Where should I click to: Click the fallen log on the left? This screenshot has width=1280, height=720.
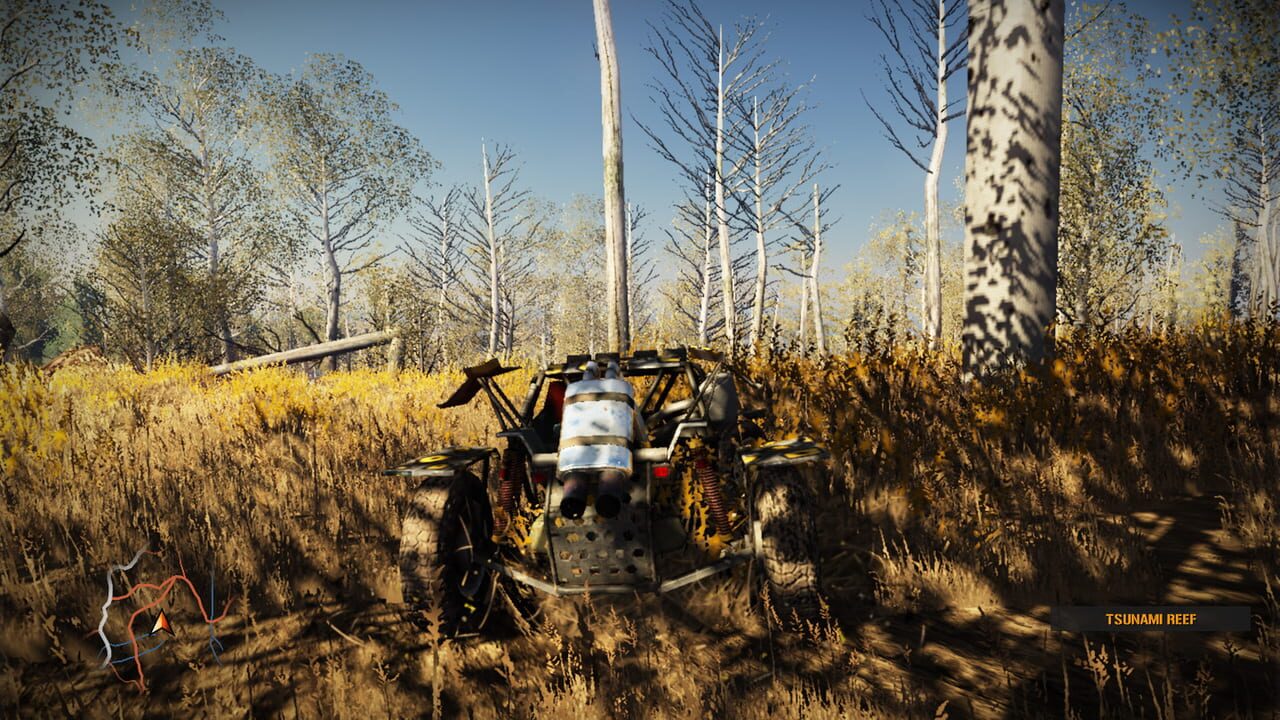pyautogui.click(x=310, y=350)
